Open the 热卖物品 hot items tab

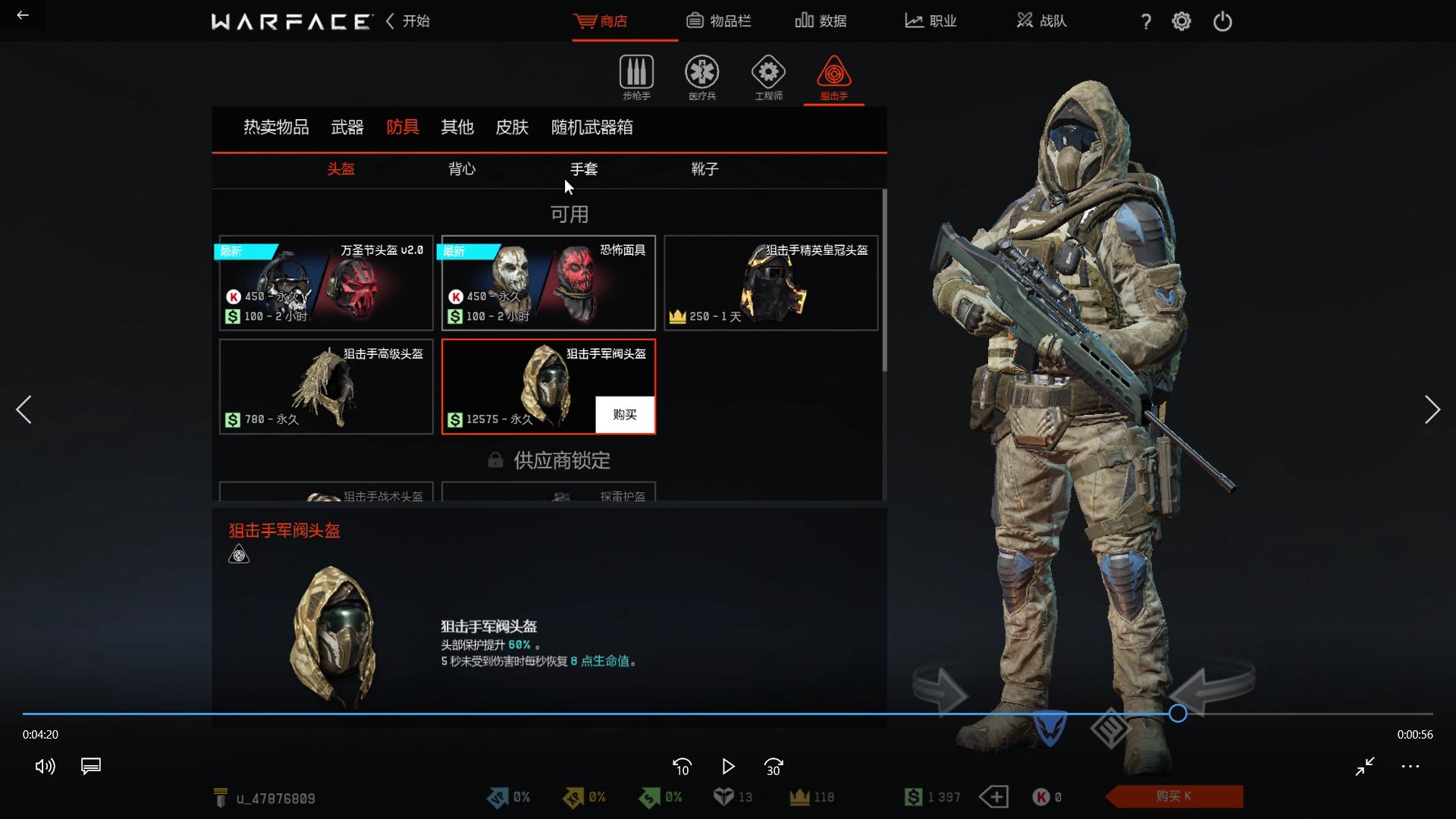[276, 127]
